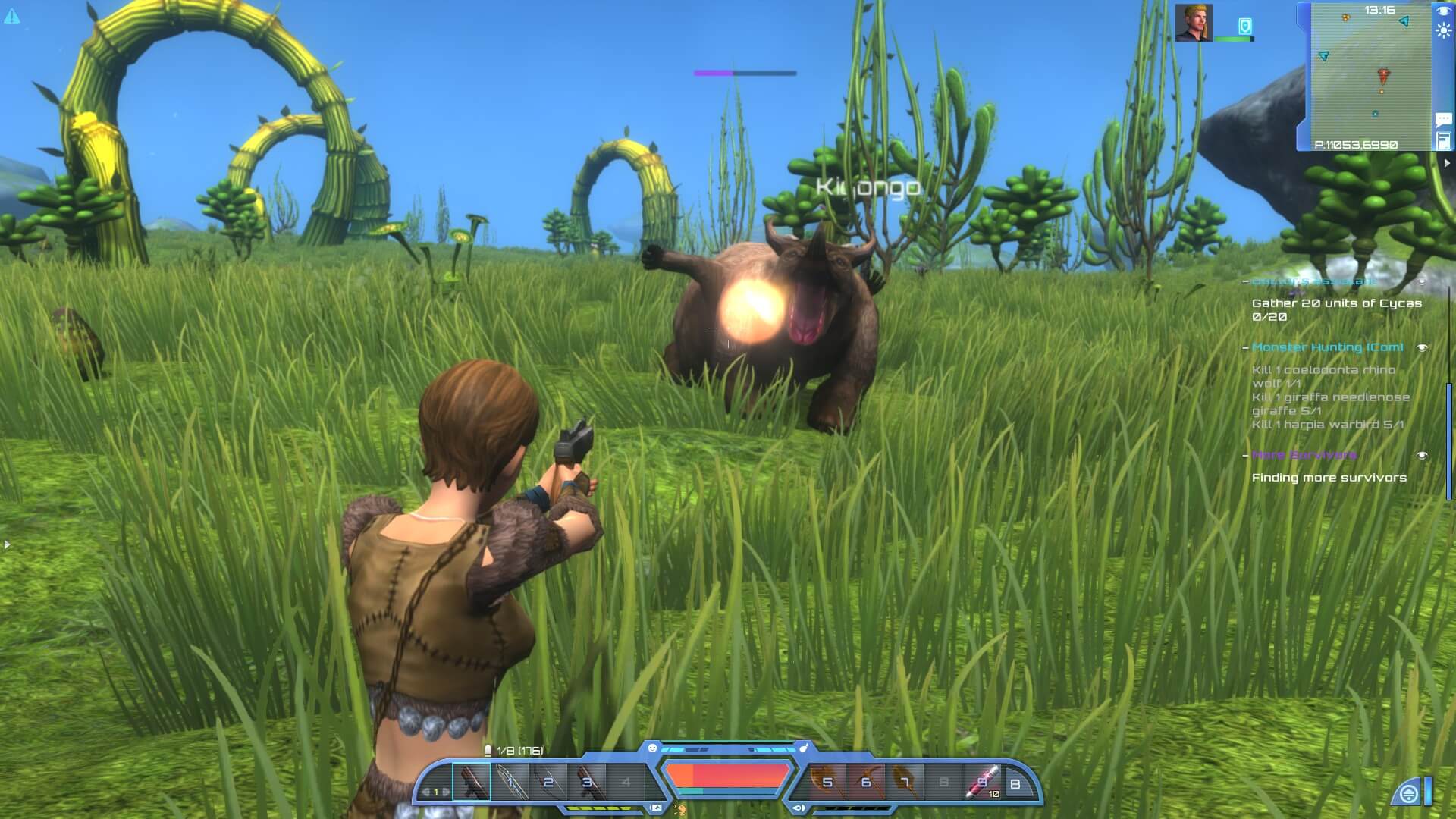Image resolution: width=1456 pixels, height=819 pixels.
Task: Select the blond follower portrait
Action: (x=1194, y=23)
